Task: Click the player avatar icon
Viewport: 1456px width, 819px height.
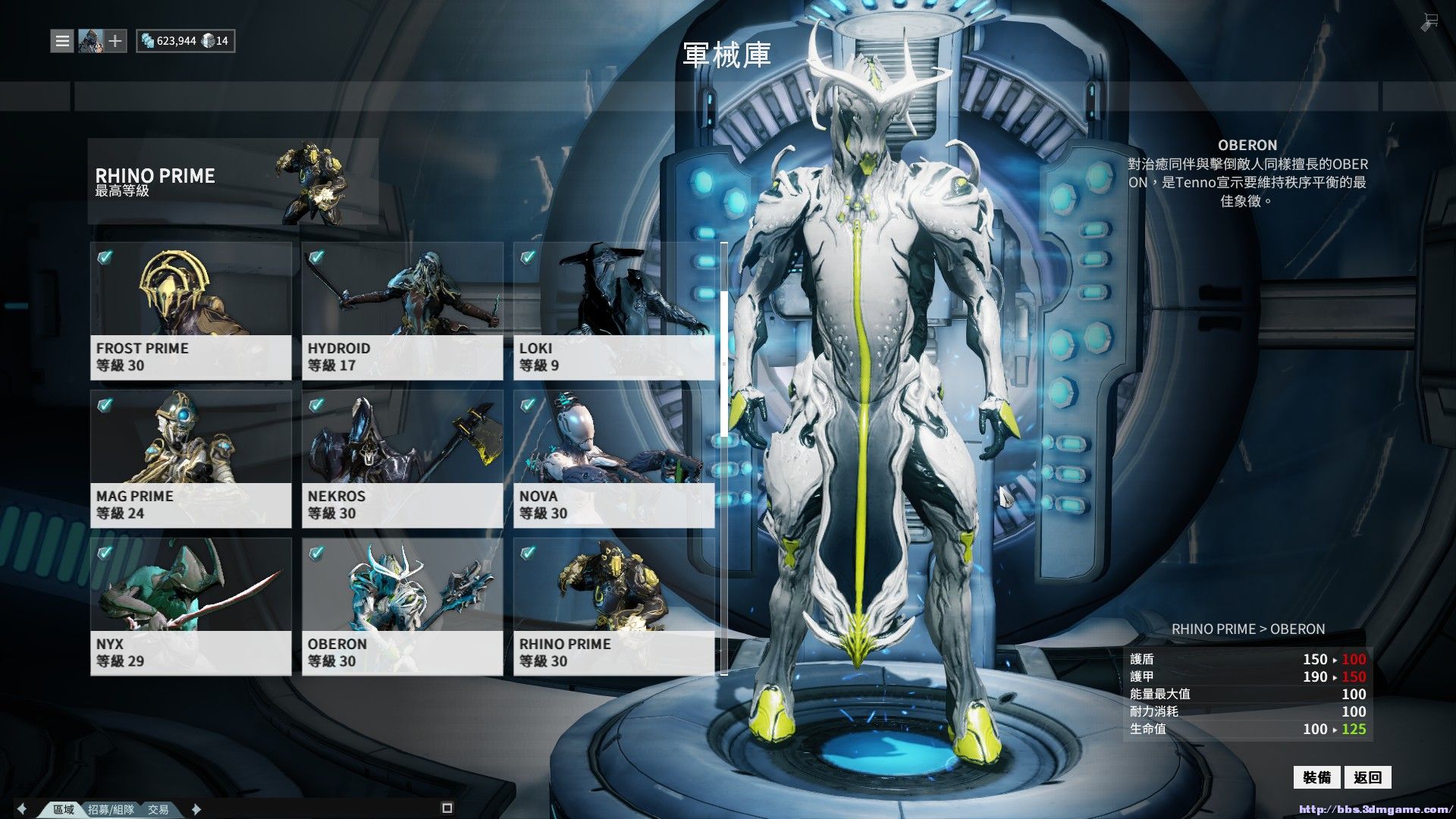Action: point(90,41)
